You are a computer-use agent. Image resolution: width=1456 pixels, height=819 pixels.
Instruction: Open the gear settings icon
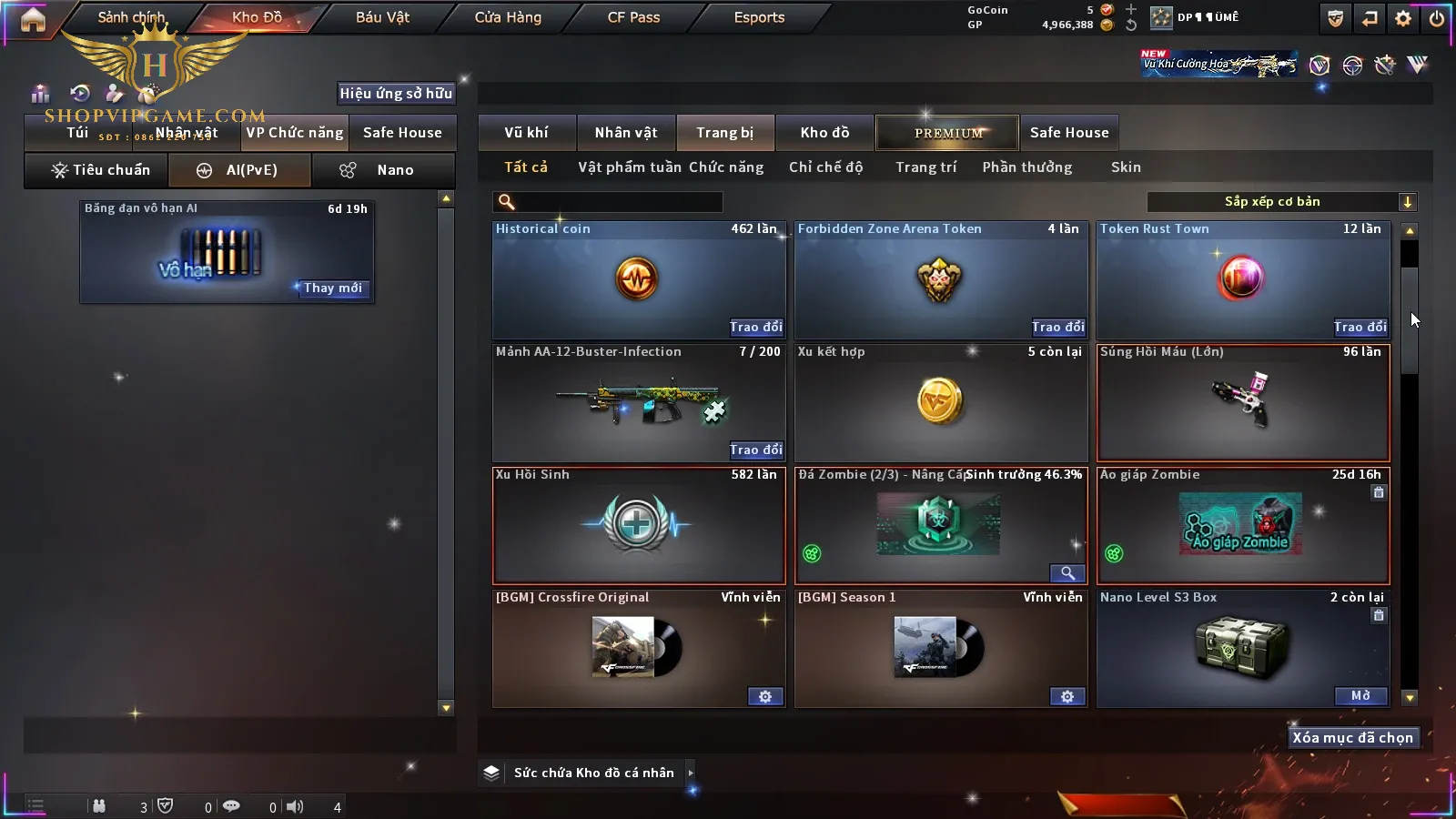tap(1403, 18)
